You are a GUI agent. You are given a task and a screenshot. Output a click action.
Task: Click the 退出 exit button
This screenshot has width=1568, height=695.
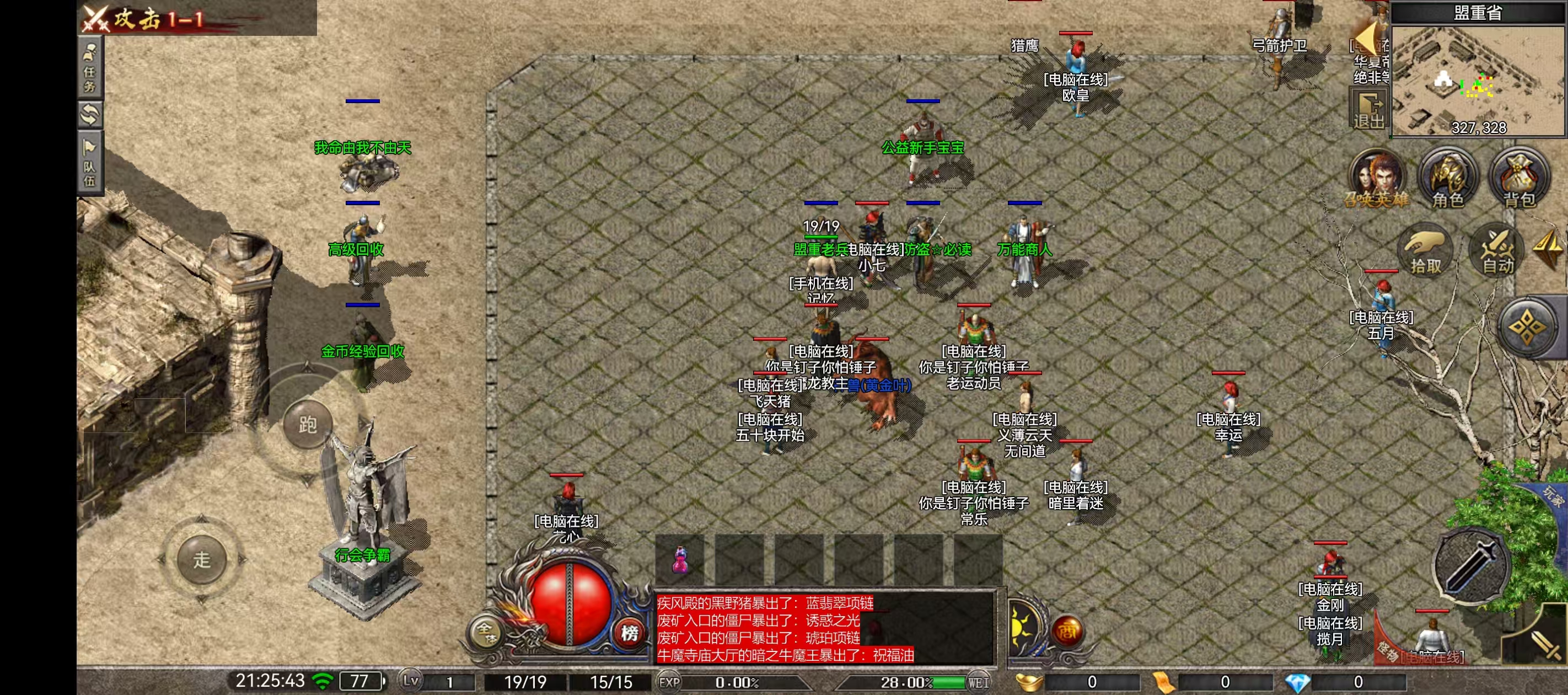pos(1369,110)
